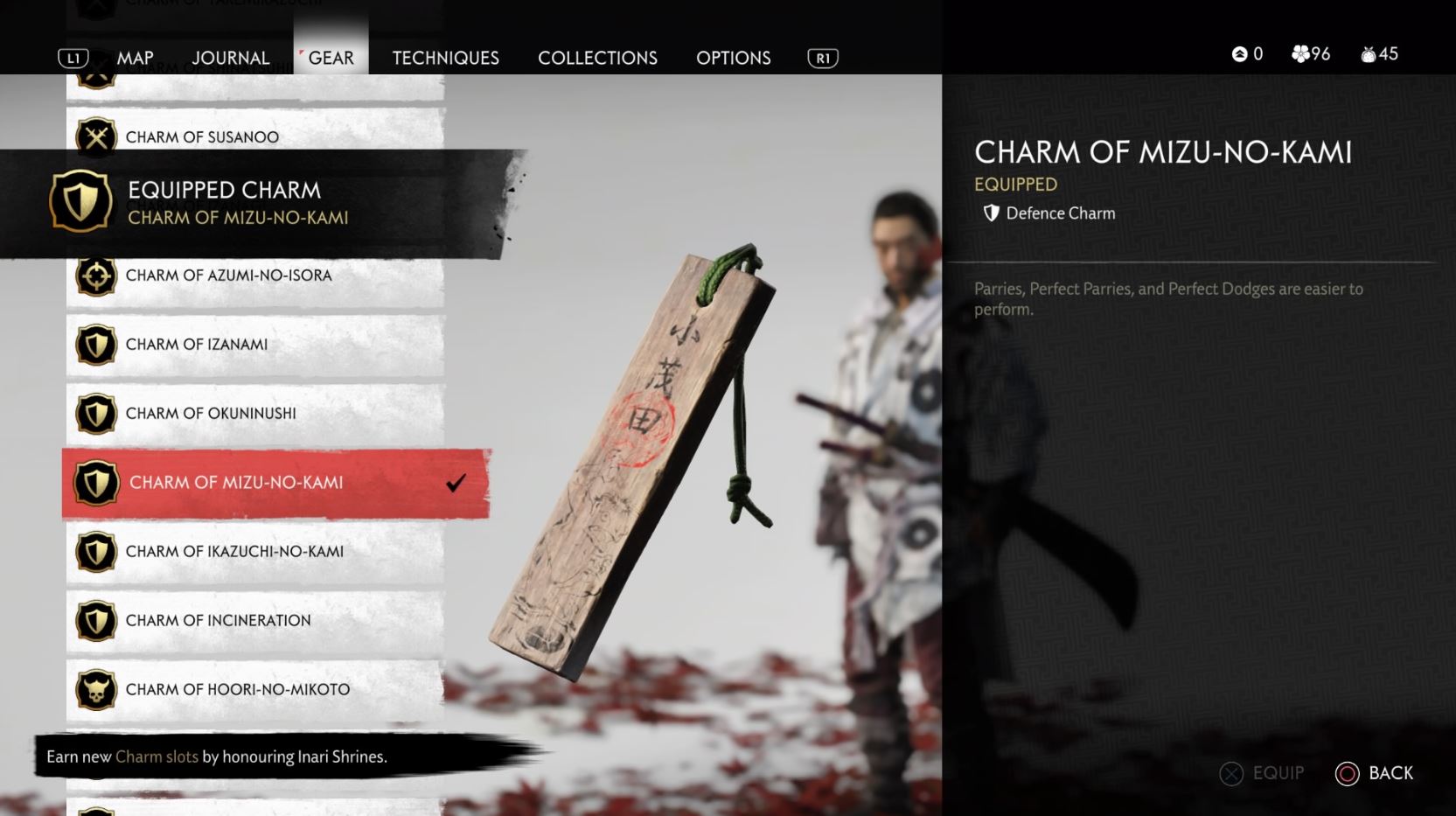Click the wooden charm preview image
Image resolution: width=1456 pixels, height=816 pixels.
tap(638, 446)
